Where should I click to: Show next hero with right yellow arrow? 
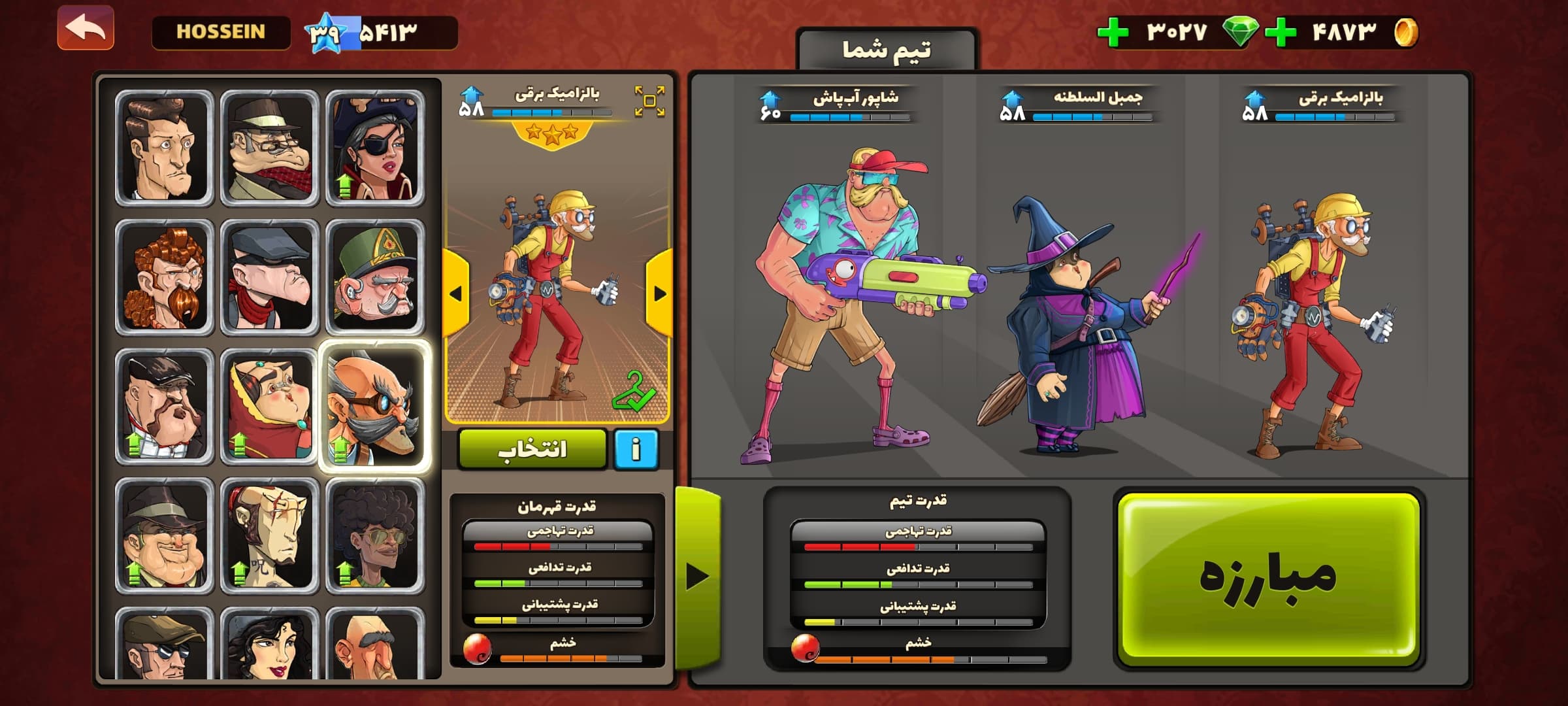[659, 294]
